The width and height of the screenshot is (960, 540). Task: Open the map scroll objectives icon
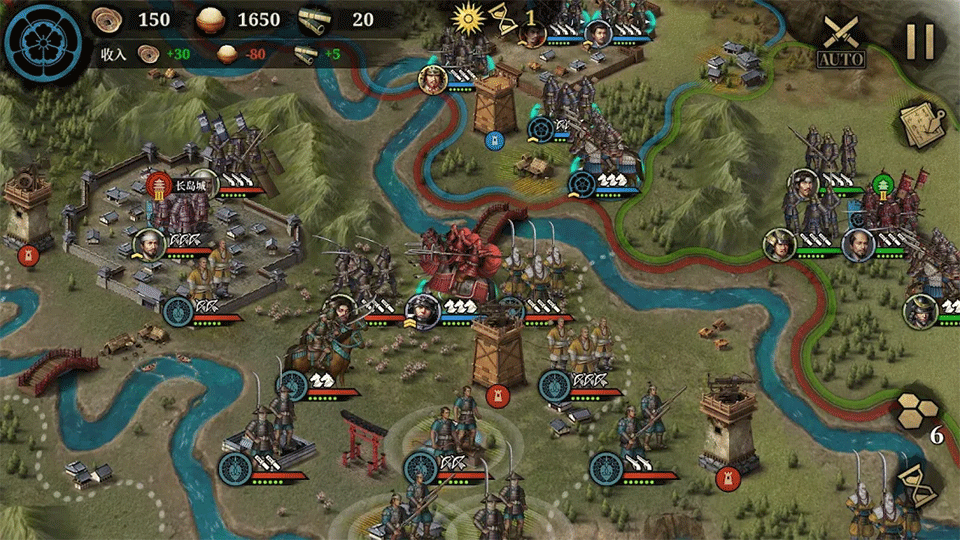(922, 122)
